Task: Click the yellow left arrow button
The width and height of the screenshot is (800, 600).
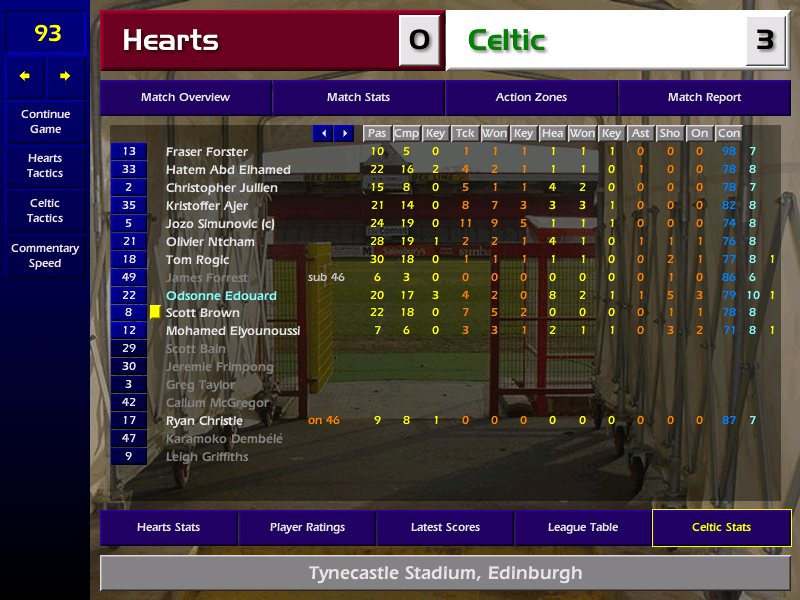Action: coord(25,76)
